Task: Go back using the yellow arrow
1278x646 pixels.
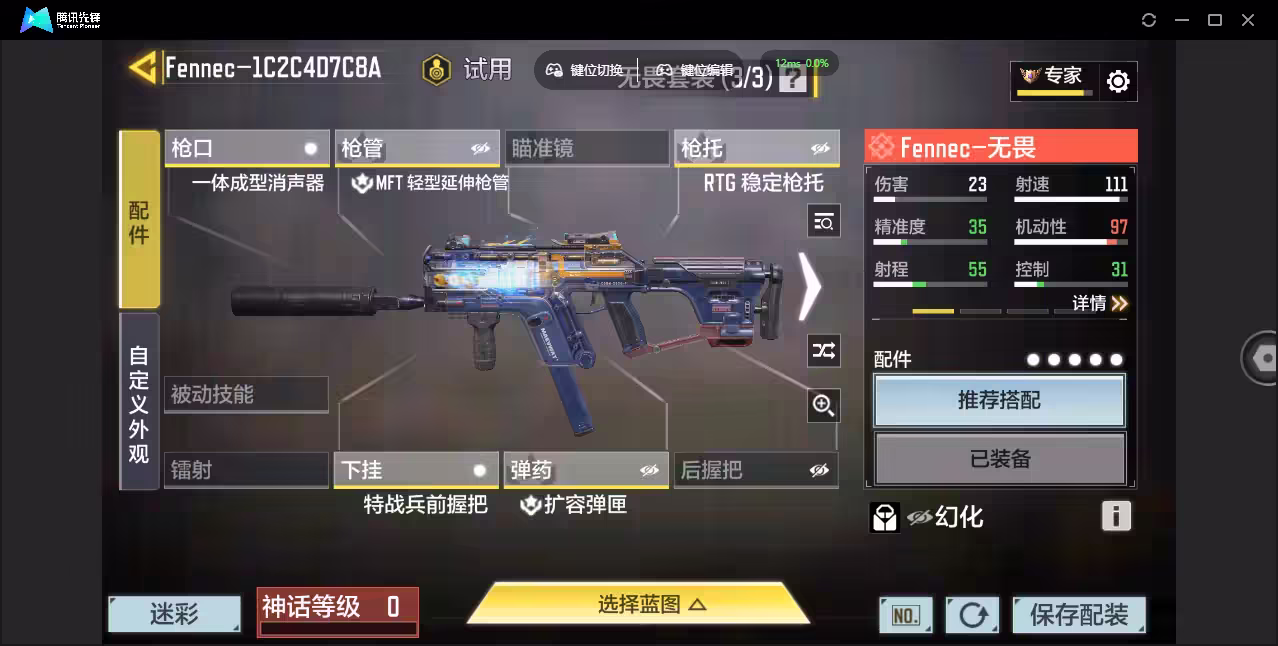Action: [x=142, y=68]
